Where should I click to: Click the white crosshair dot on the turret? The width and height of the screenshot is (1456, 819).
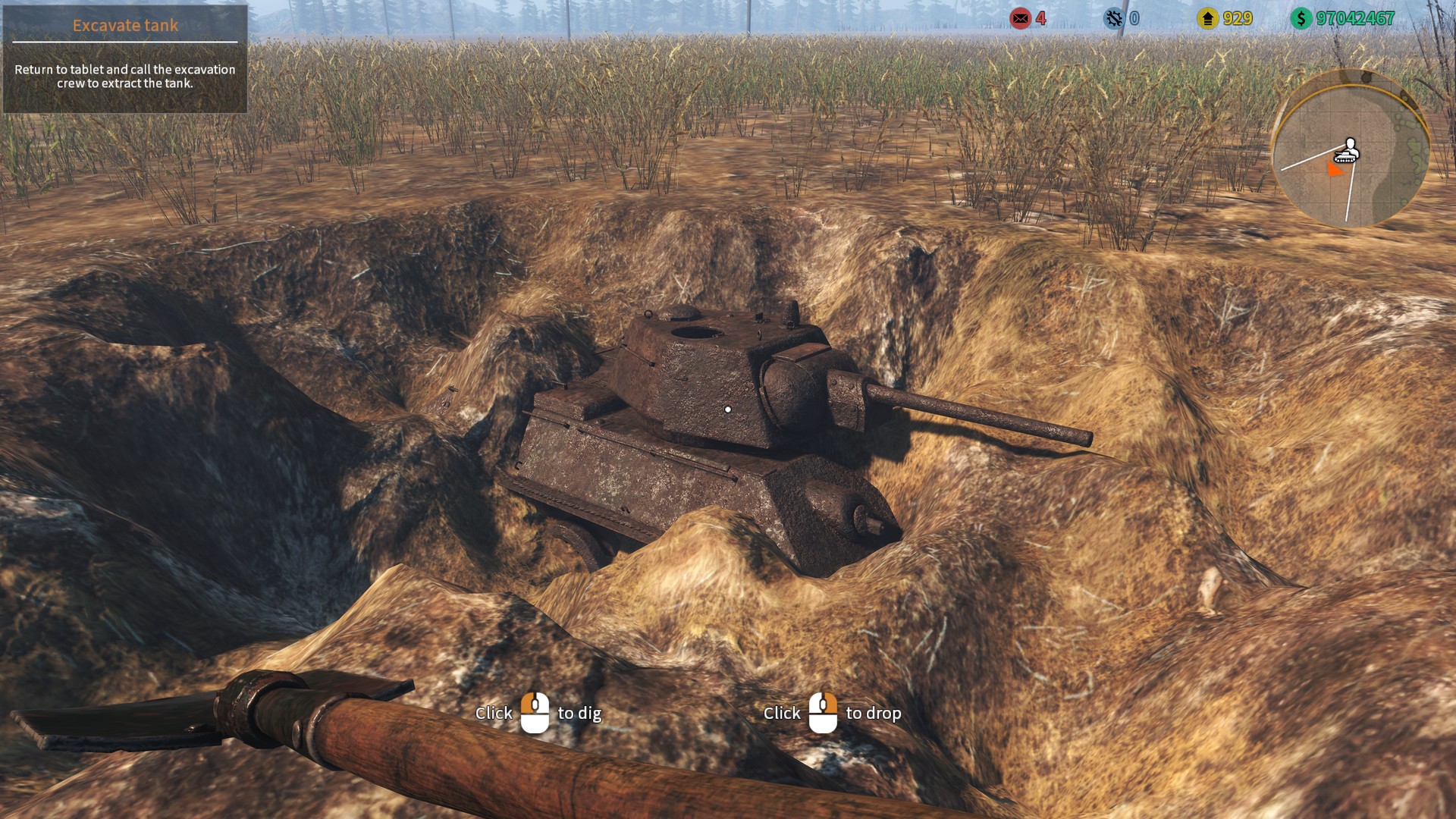click(x=729, y=408)
